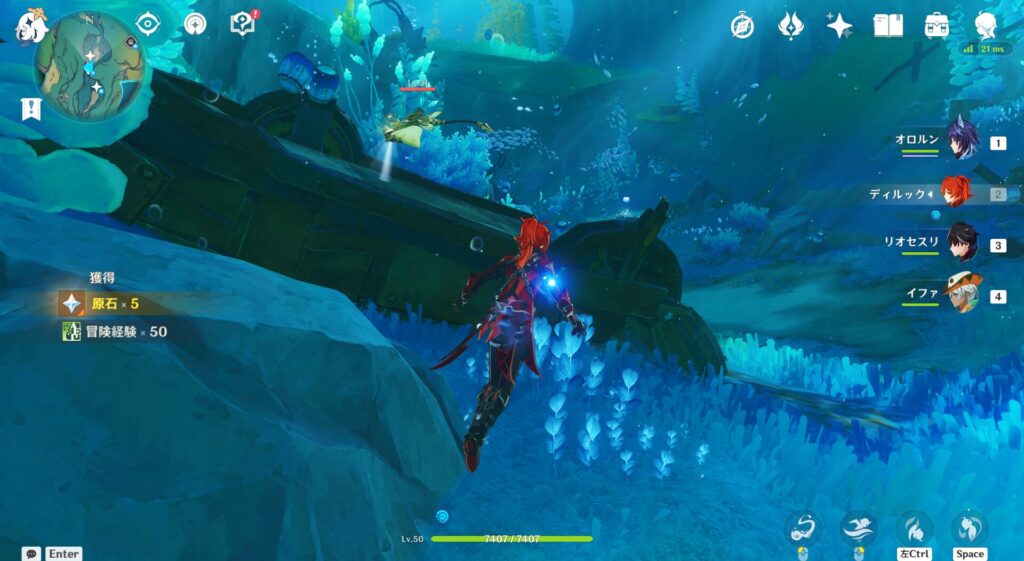Use the ascend swim skill icon

(969, 528)
